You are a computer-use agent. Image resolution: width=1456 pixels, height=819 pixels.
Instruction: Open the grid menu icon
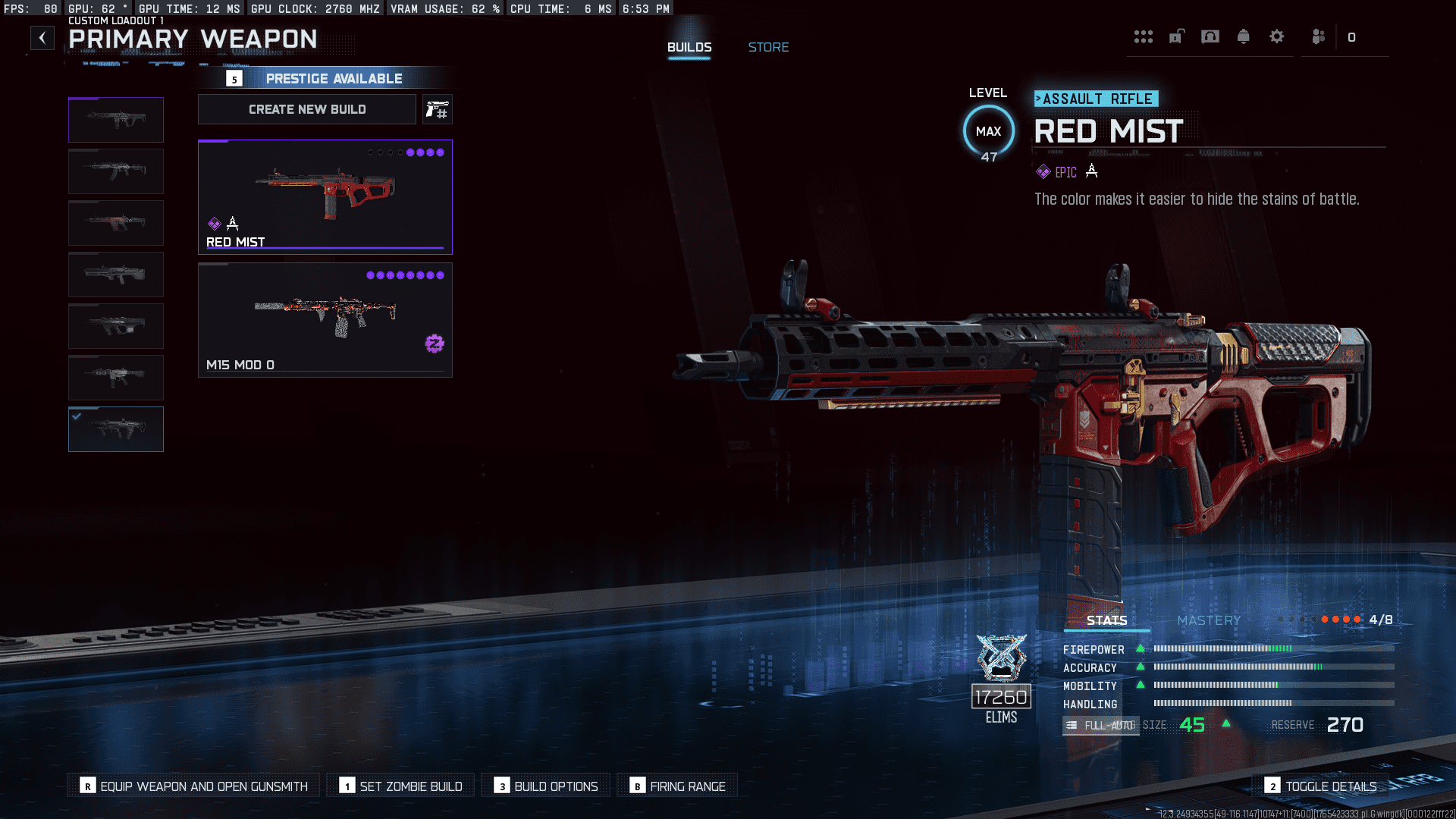point(1143,36)
